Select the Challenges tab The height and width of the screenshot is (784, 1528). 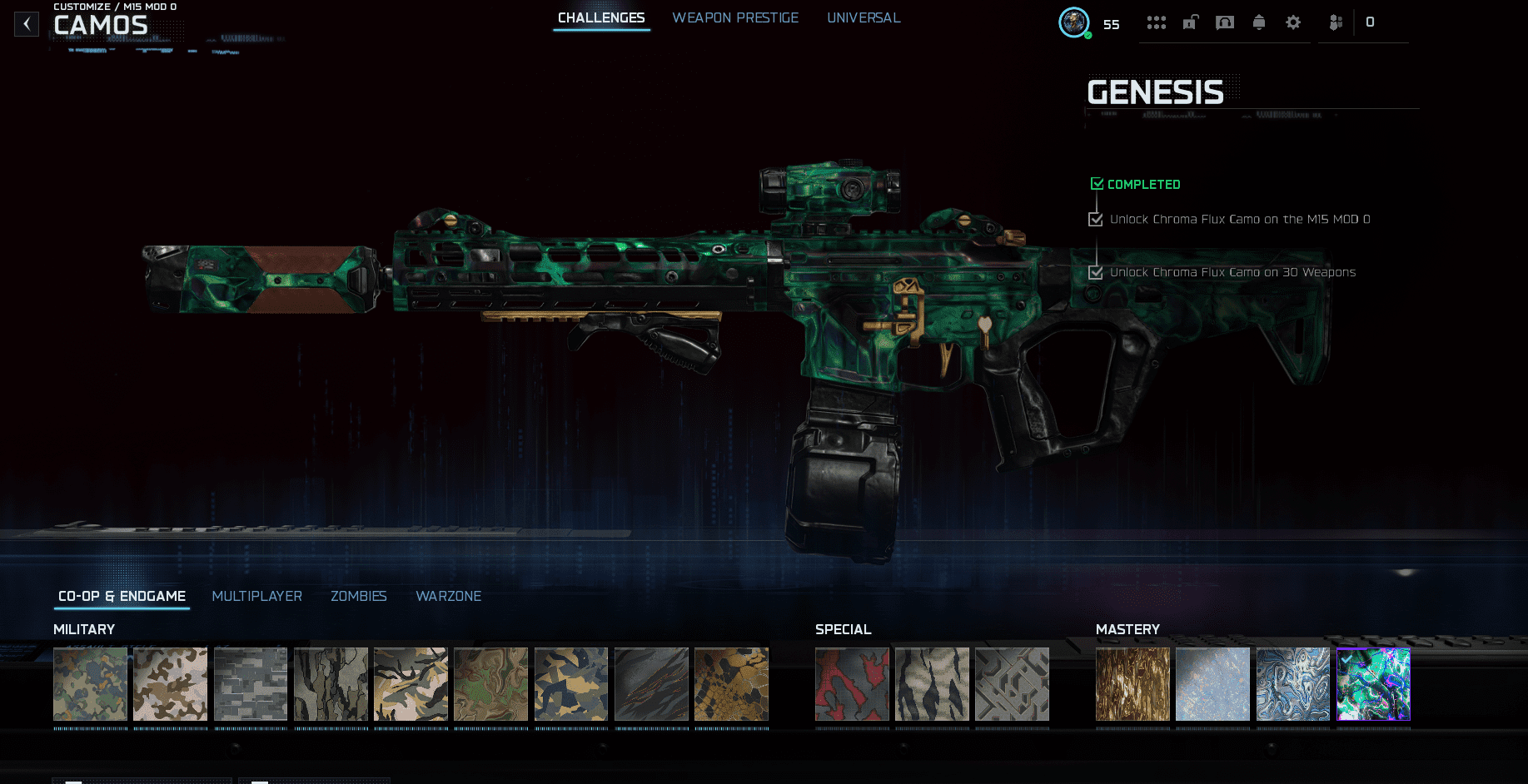click(x=601, y=17)
